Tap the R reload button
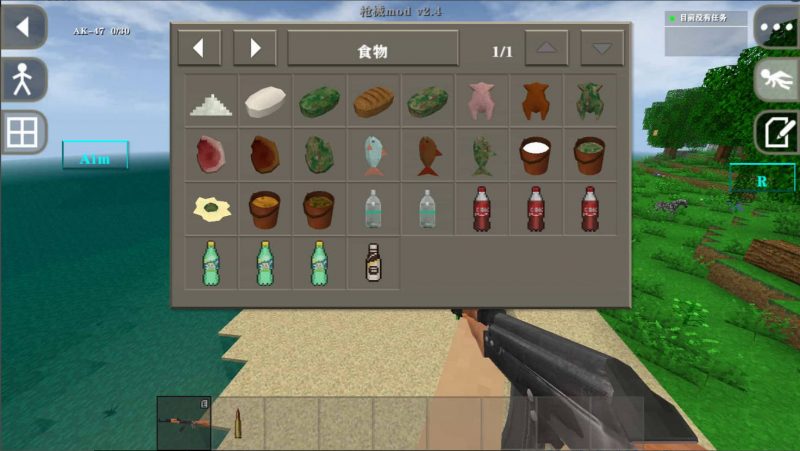Image resolution: width=800 pixels, height=451 pixels. coord(761,181)
